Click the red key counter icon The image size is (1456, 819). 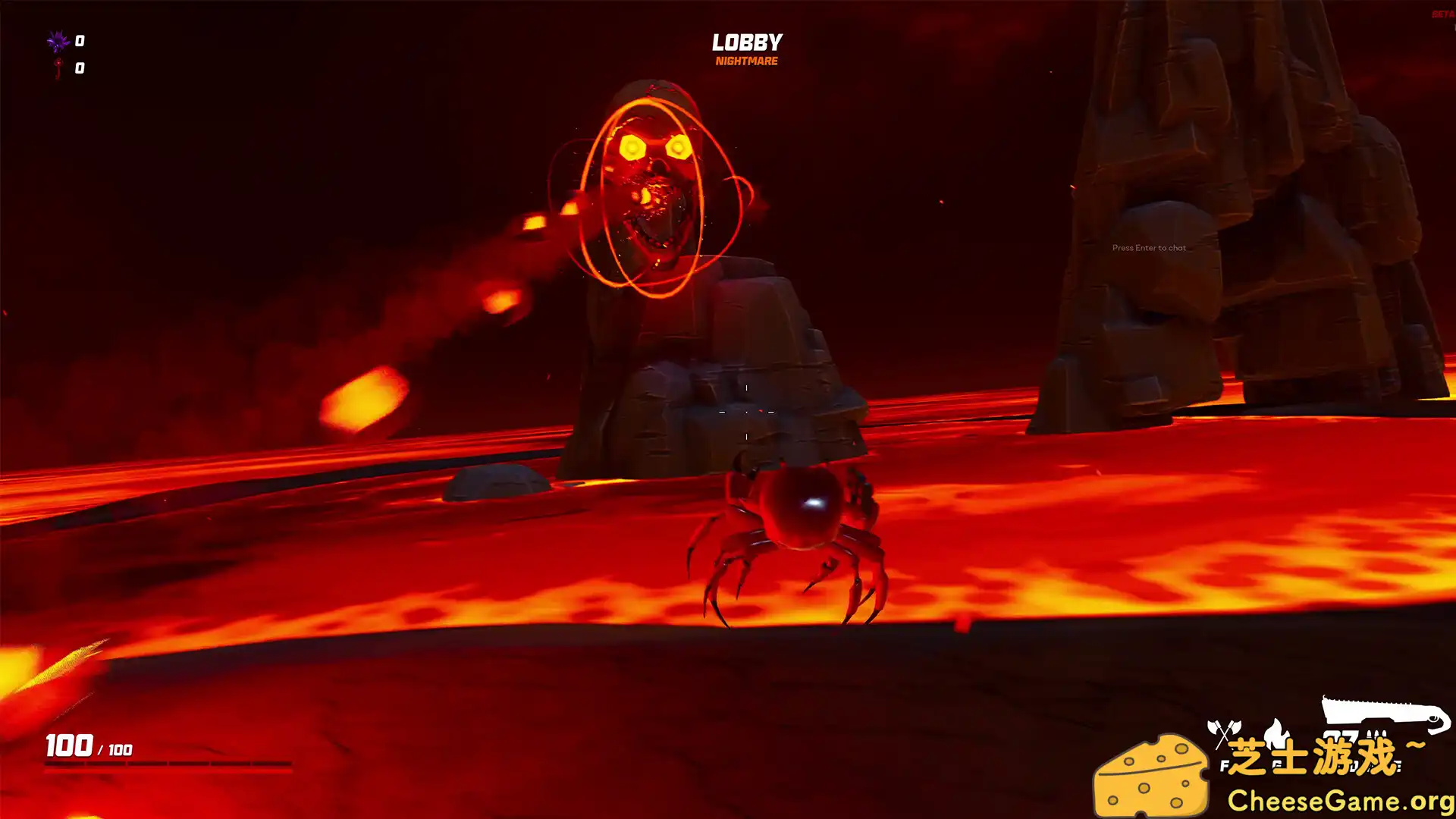(x=58, y=70)
